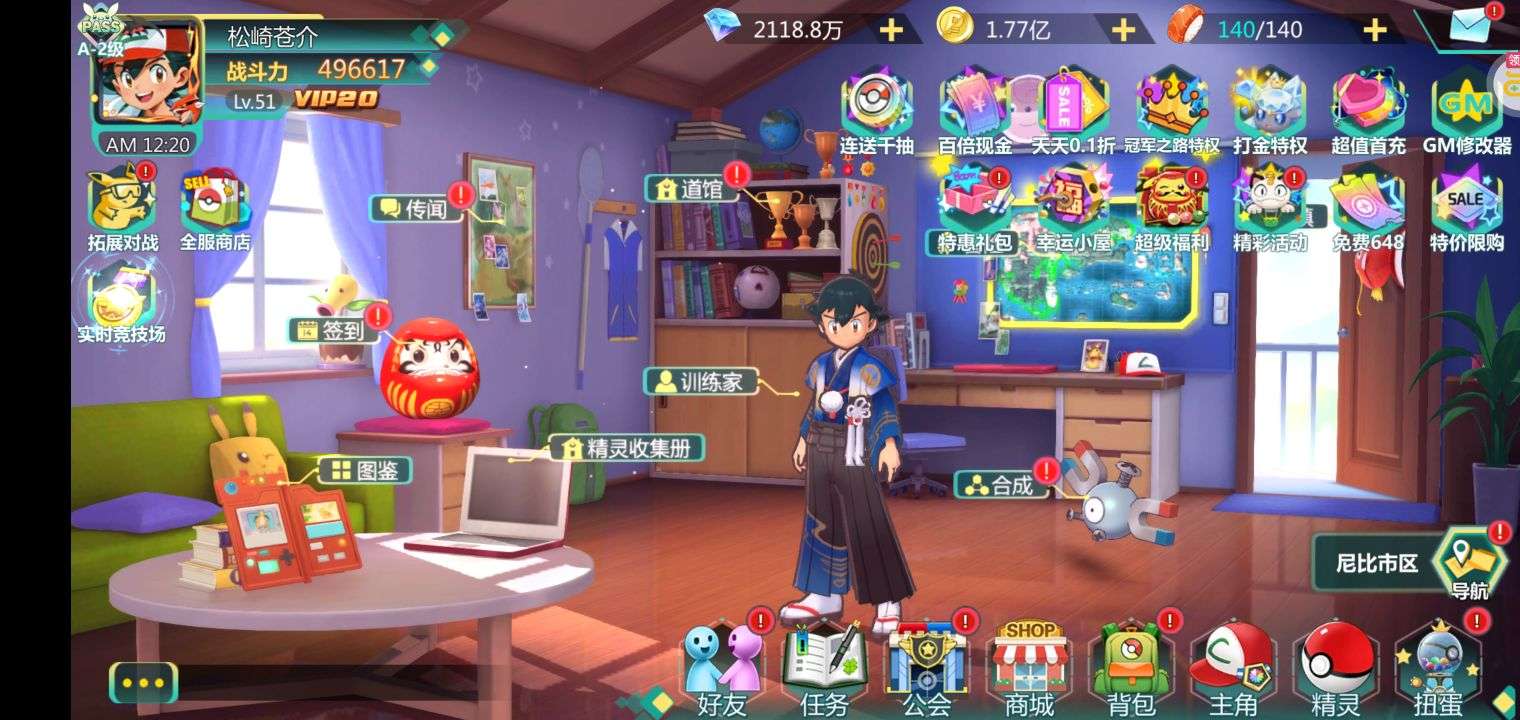Enter the 公会 guild screen
The image size is (1520, 720).
point(927,663)
